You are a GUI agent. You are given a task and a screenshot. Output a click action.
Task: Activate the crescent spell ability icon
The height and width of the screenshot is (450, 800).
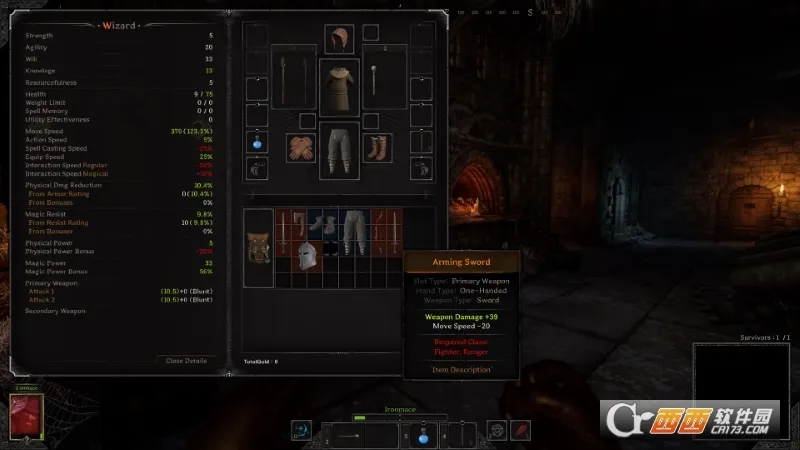pyautogui.click(x=301, y=431)
